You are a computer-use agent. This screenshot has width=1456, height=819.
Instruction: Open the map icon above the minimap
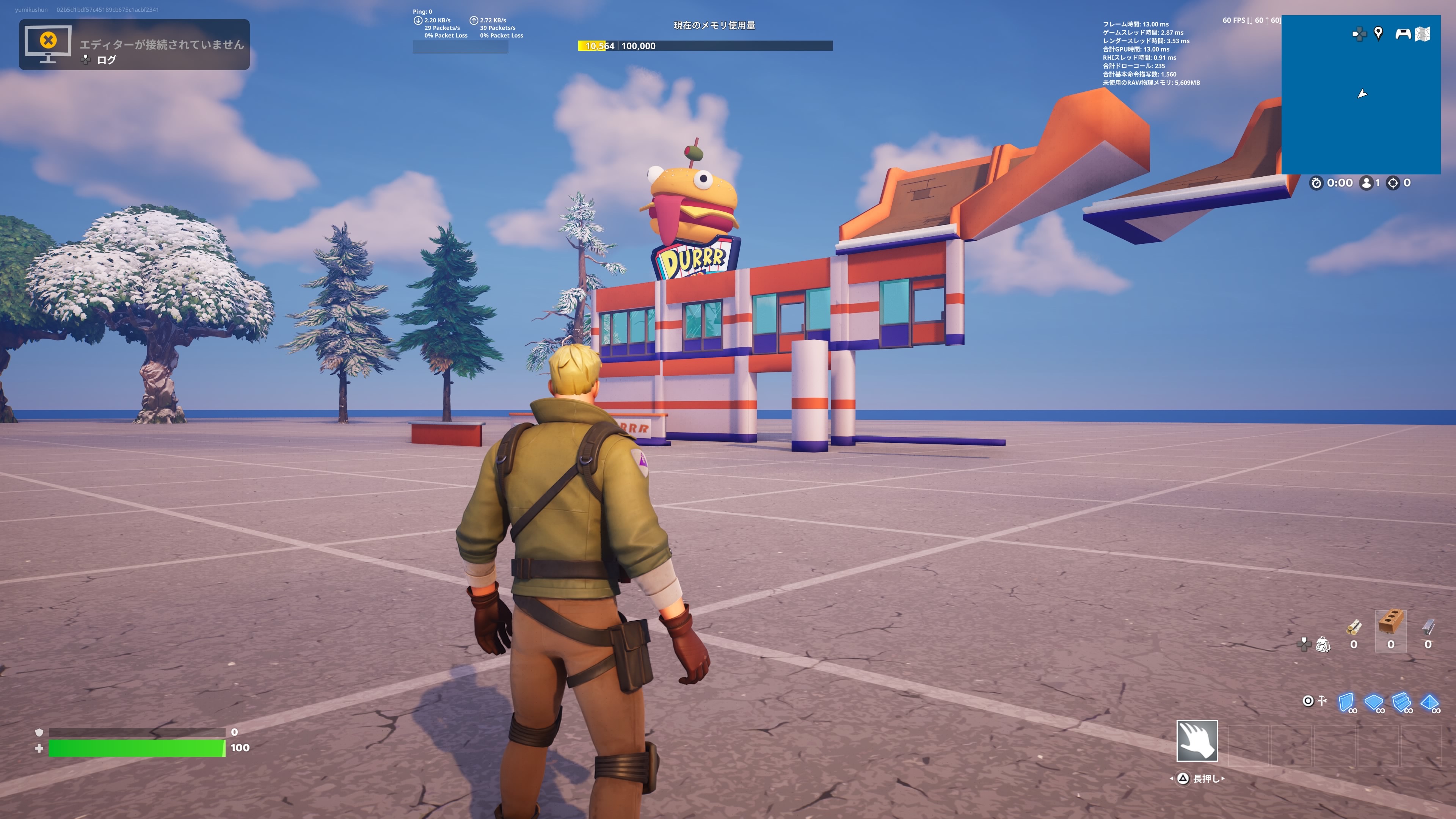tap(1423, 34)
